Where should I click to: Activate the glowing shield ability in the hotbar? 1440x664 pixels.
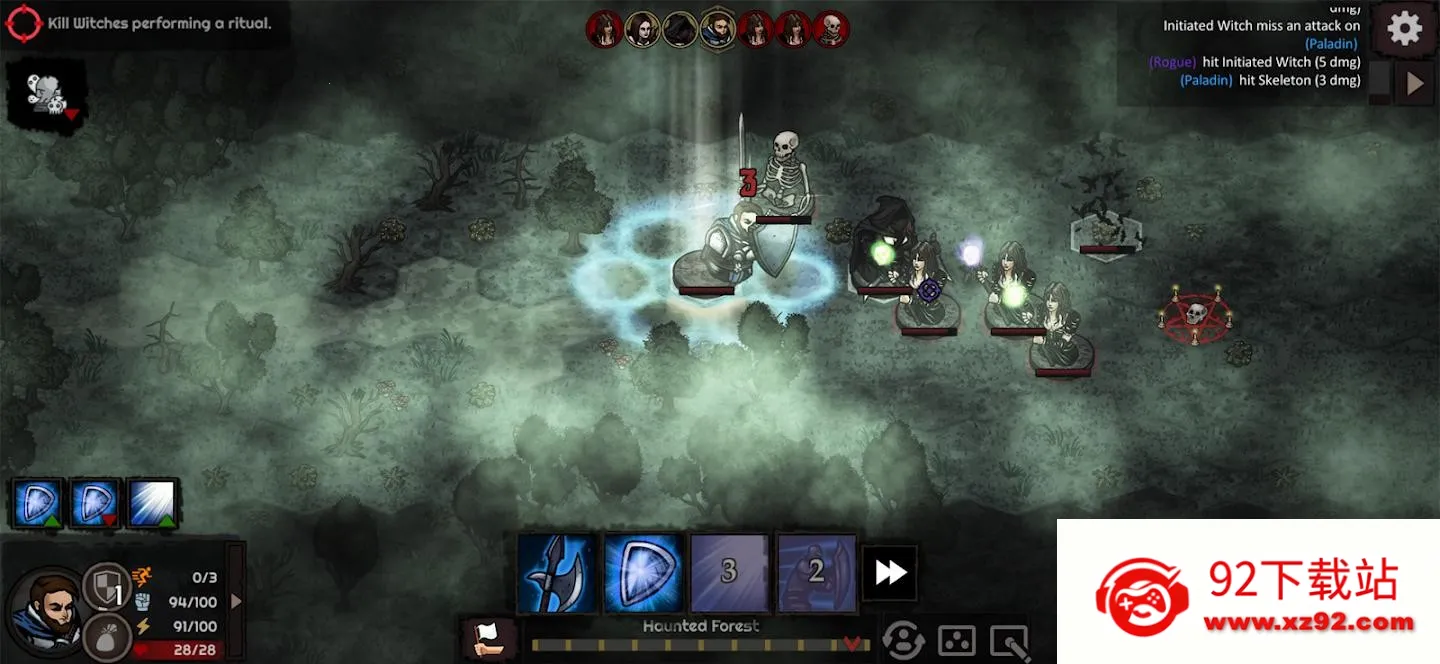pos(643,573)
